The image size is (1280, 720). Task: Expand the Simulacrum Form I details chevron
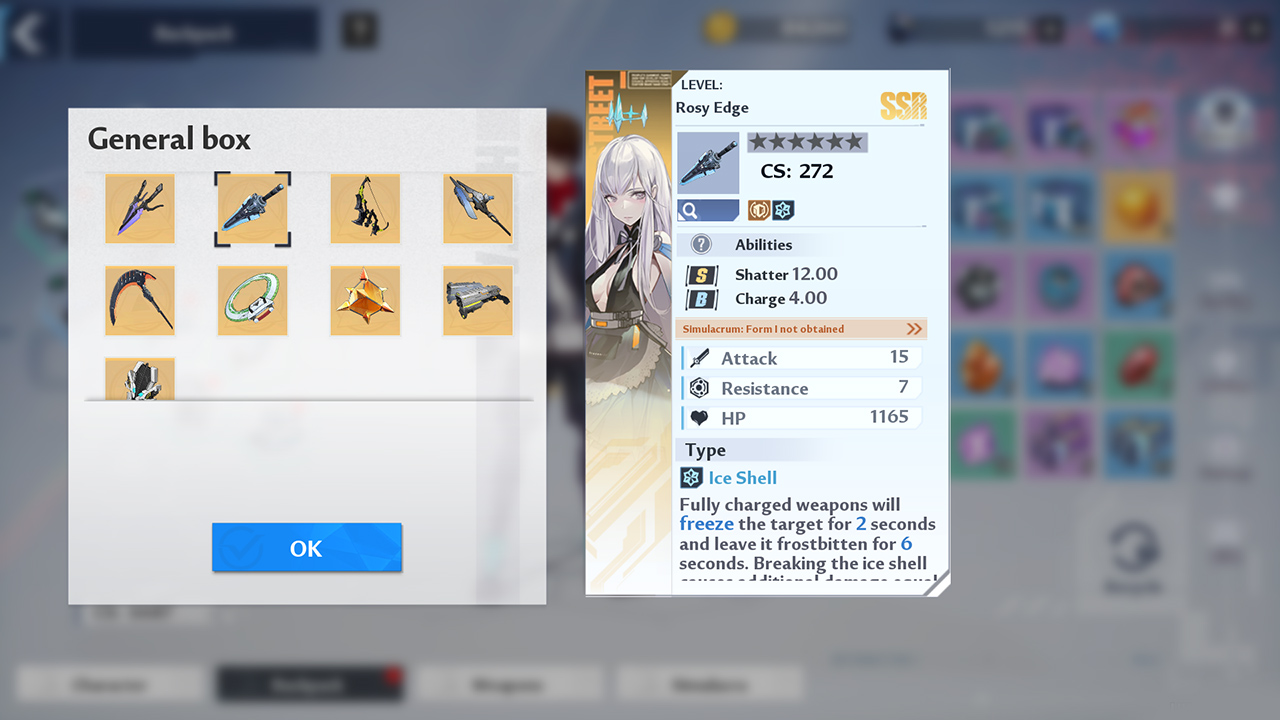point(916,328)
